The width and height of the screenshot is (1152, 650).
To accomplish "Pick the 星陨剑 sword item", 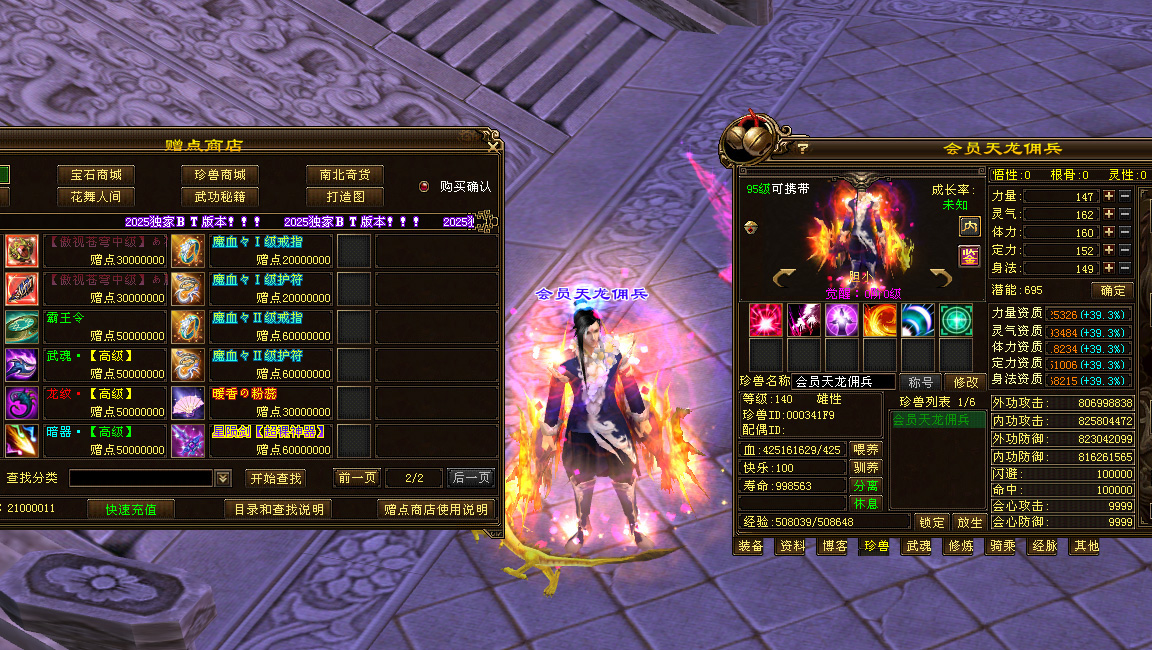I will tap(188, 441).
